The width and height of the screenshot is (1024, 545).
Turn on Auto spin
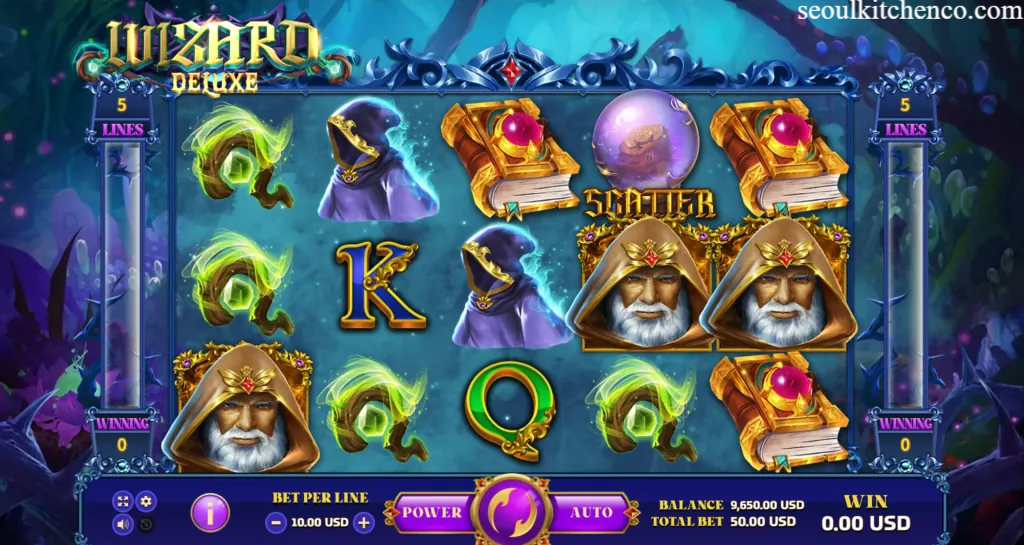pos(591,513)
